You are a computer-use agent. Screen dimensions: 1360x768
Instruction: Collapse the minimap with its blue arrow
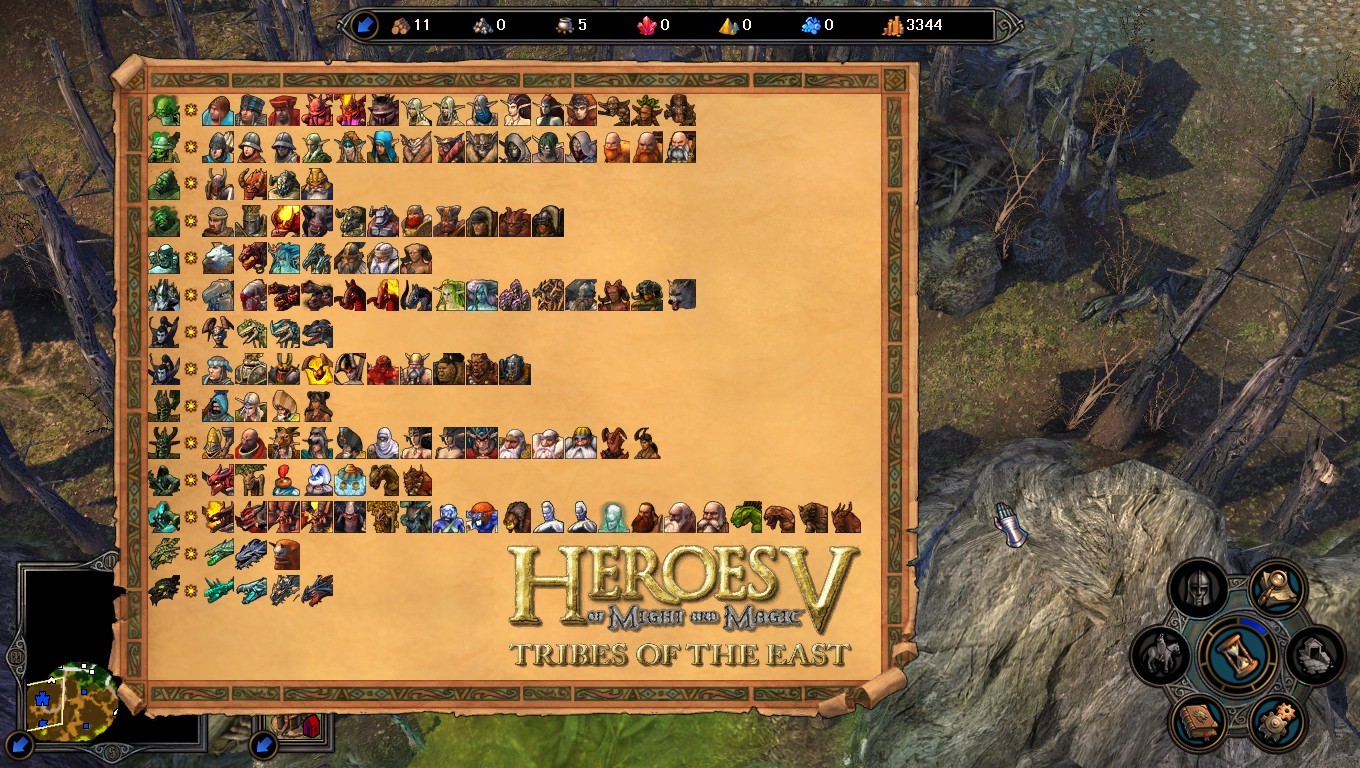(x=18, y=745)
